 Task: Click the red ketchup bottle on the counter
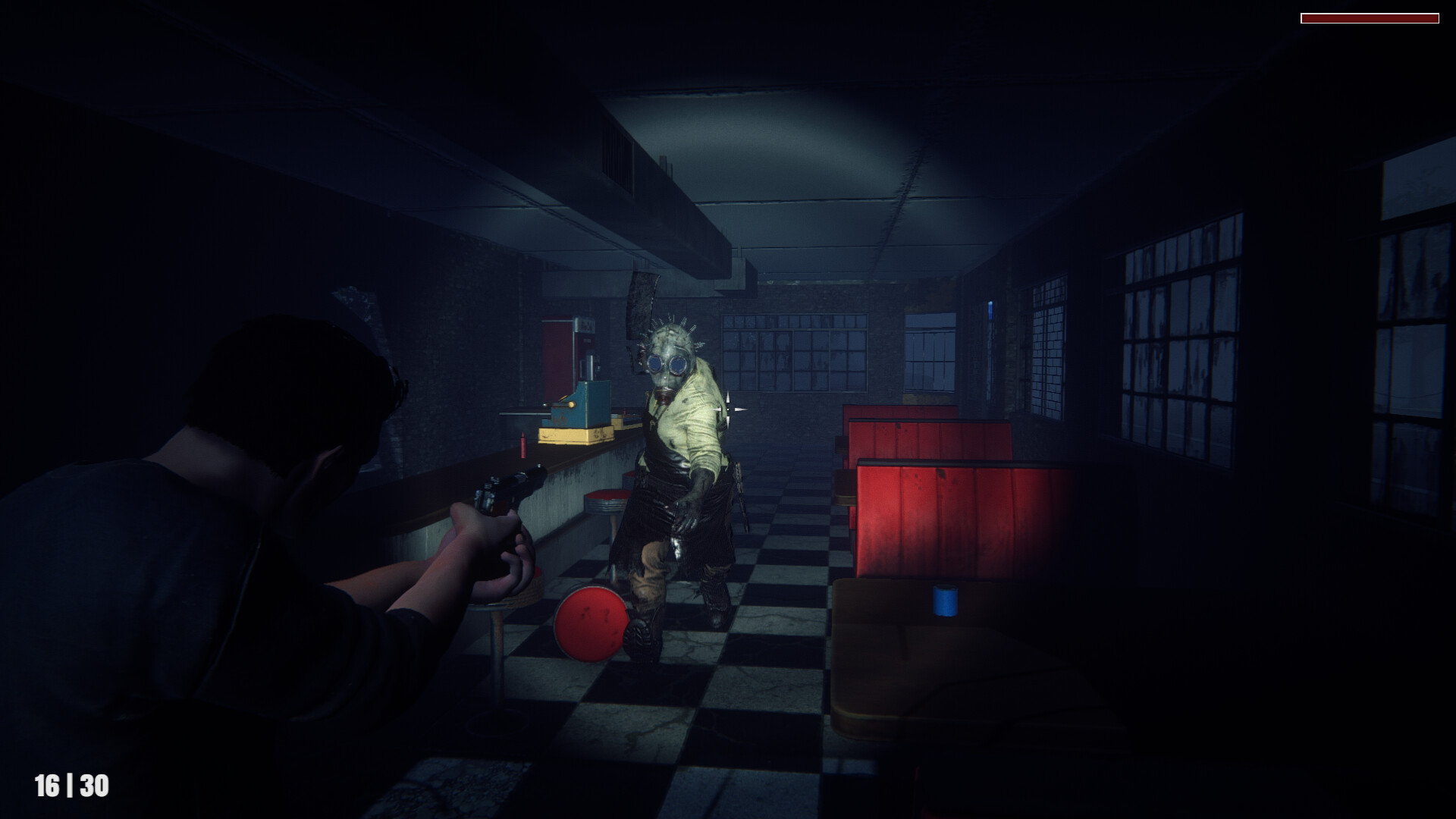tap(523, 444)
